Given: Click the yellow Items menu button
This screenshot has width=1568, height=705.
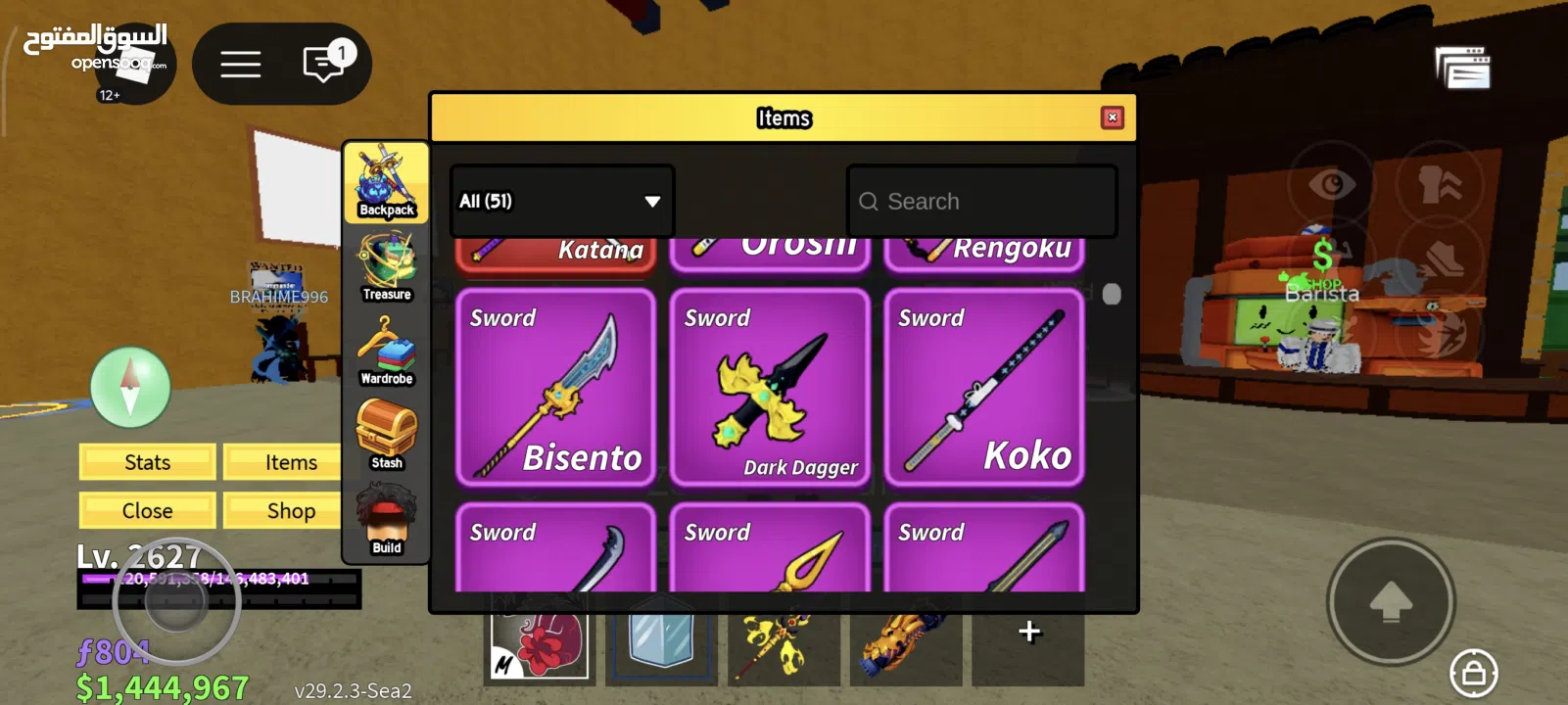Looking at the screenshot, I should (291, 462).
